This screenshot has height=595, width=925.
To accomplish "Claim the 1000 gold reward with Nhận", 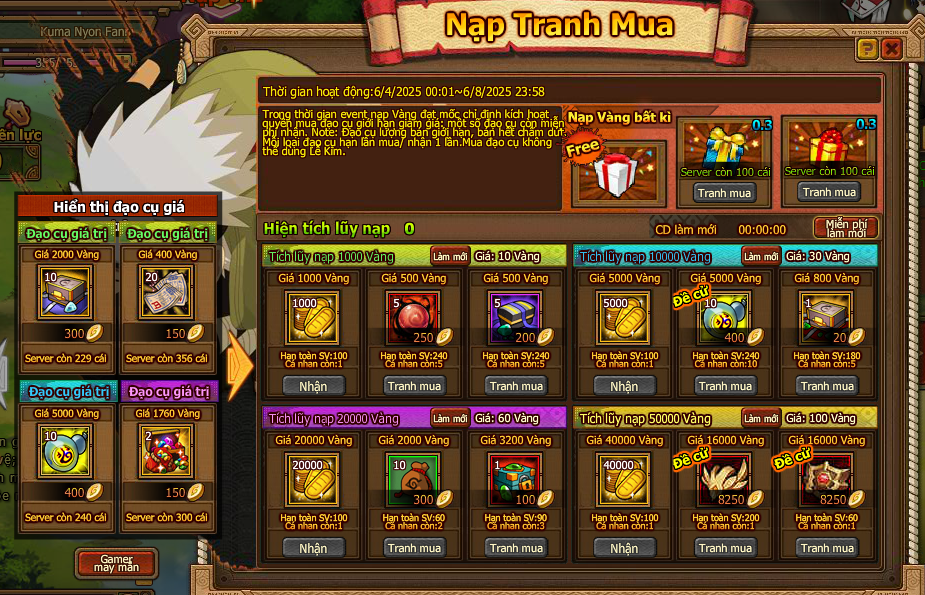I will (313, 386).
